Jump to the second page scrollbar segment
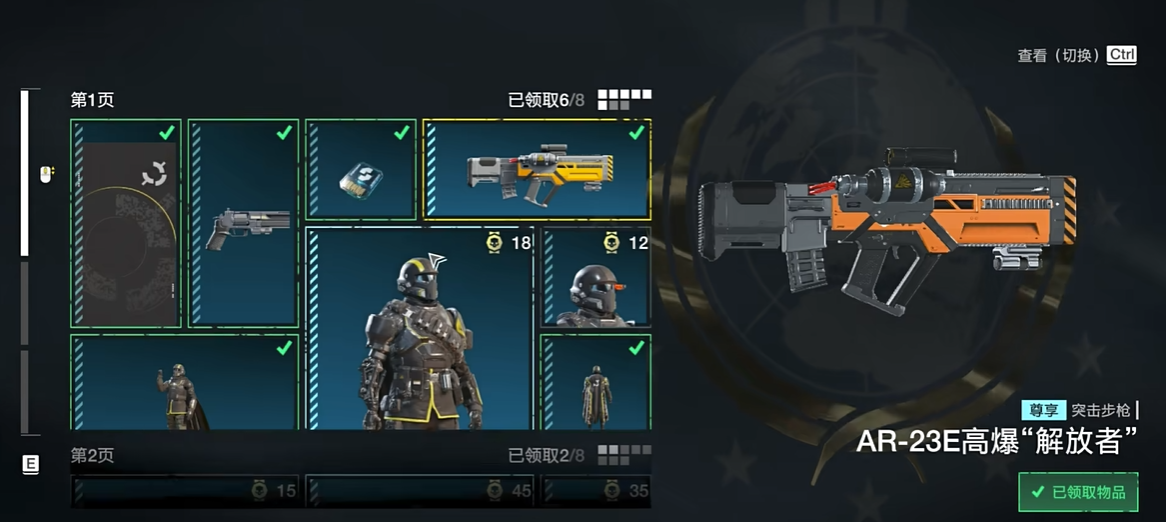 click(x=25, y=303)
